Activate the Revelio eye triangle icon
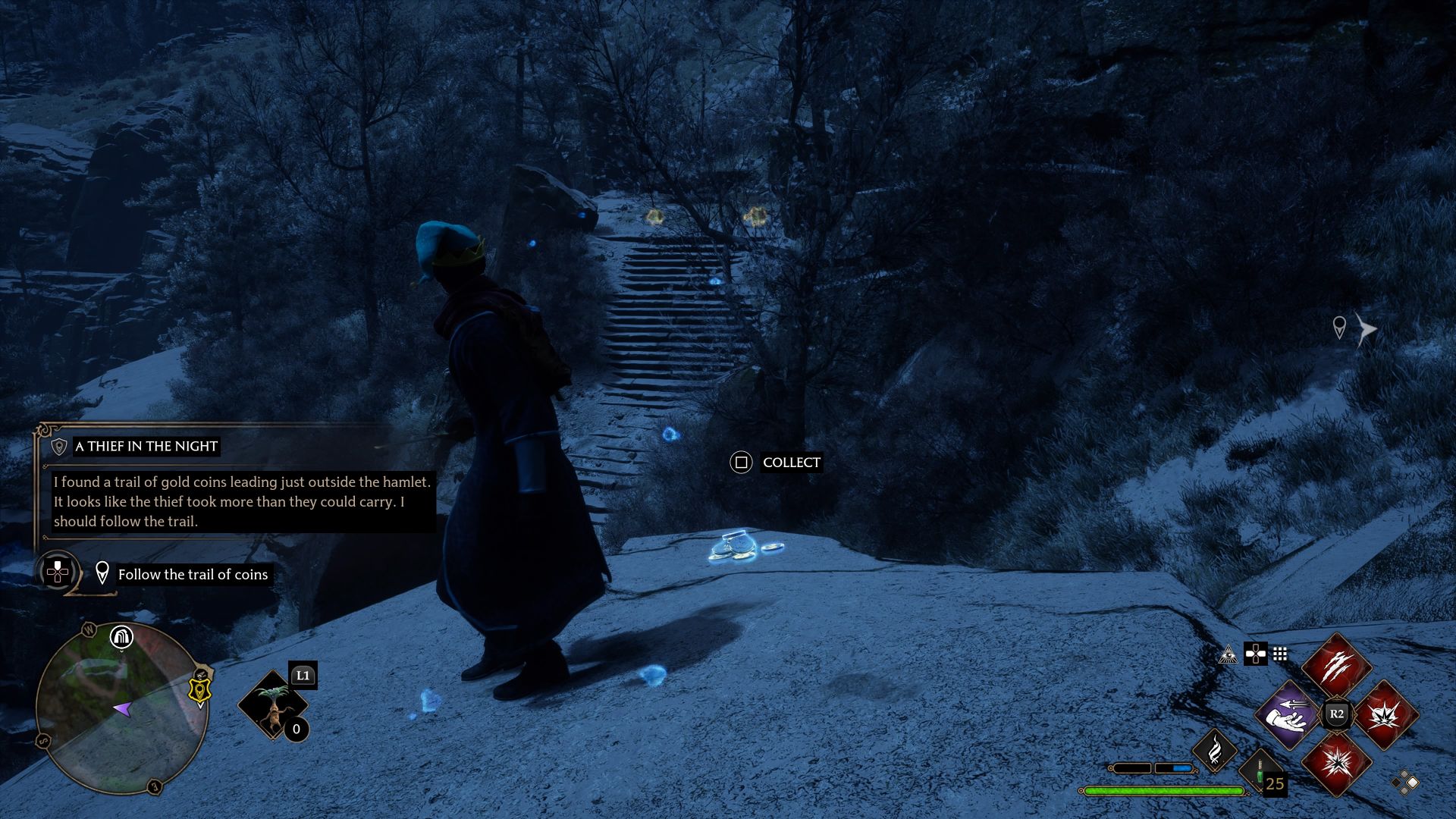 pos(1228,654)
